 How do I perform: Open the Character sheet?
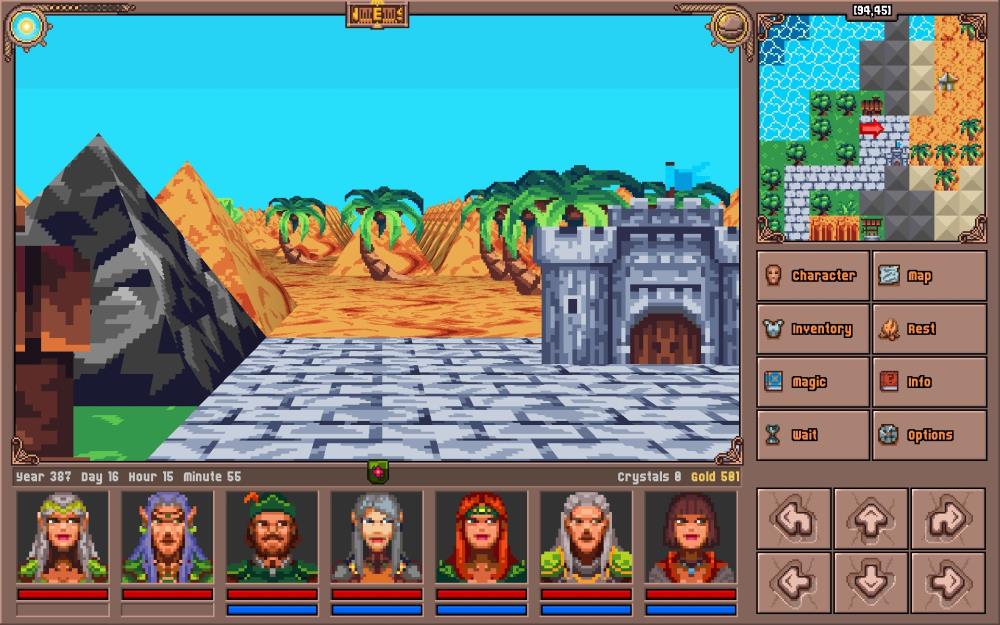pyautogui.click(x=812, y=276)
